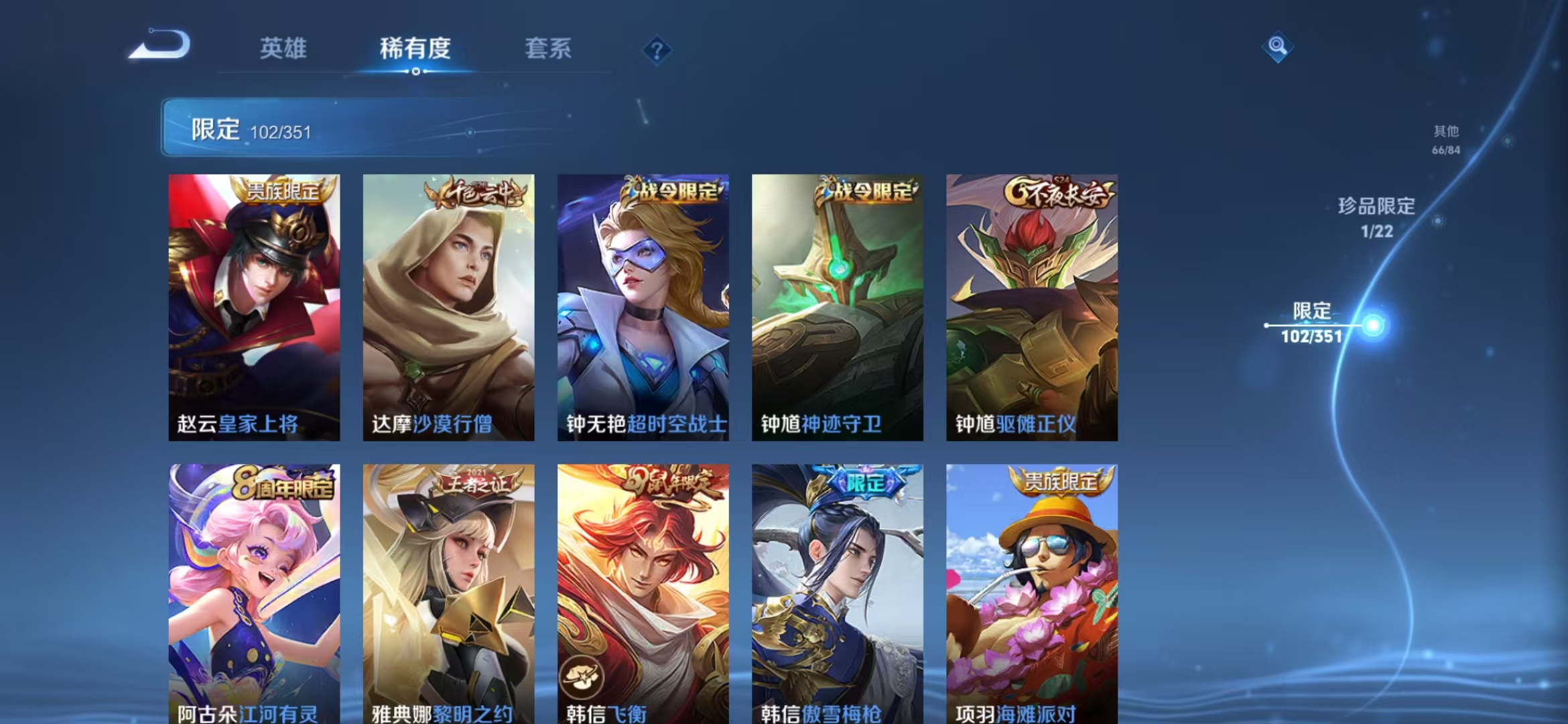
Task: Click the 战令限定 banner on 钟无艳 card
Action: (670, 191)
